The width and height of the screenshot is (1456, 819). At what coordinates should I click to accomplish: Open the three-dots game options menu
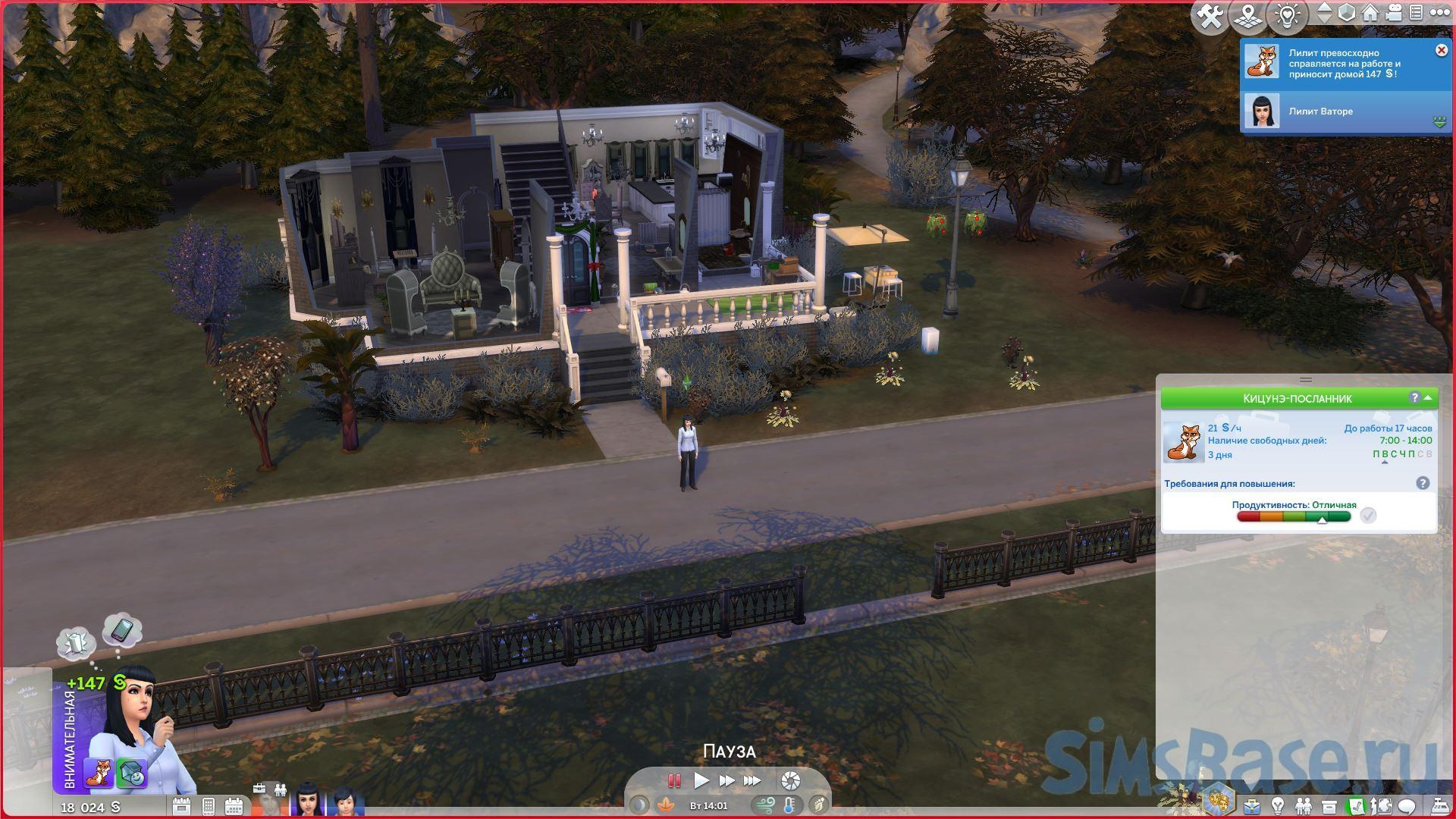[x=1439, y=13]
